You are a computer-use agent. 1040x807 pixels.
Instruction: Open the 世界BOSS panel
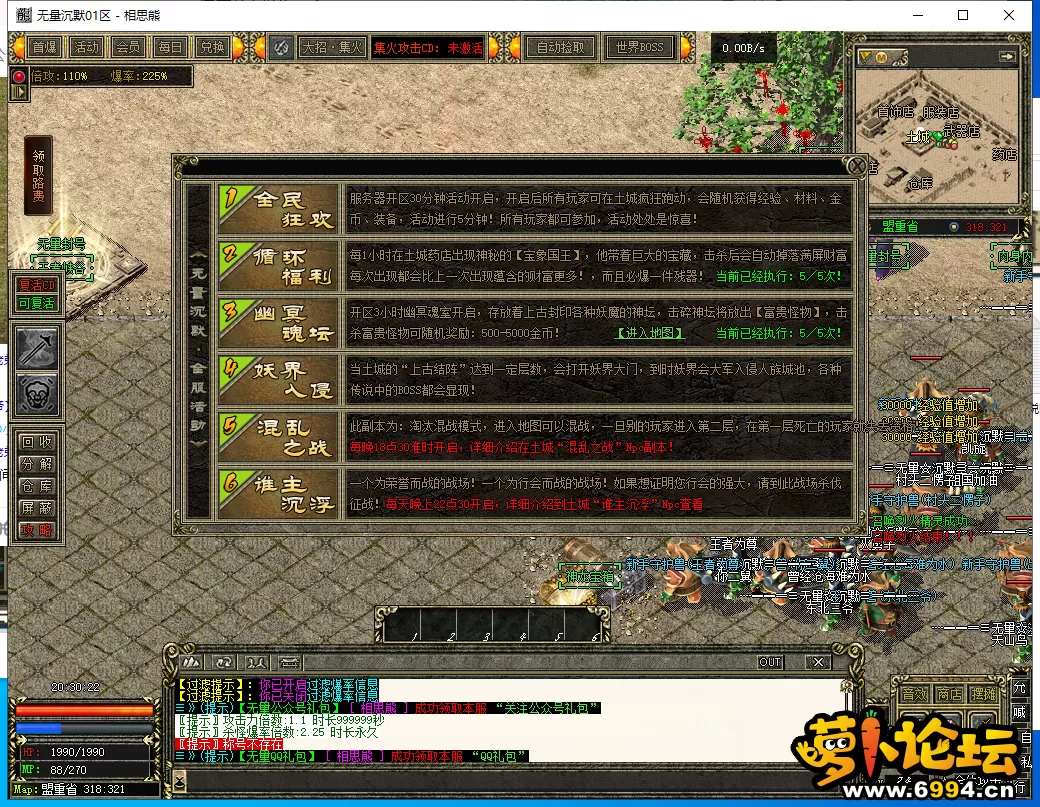[639, 47]
